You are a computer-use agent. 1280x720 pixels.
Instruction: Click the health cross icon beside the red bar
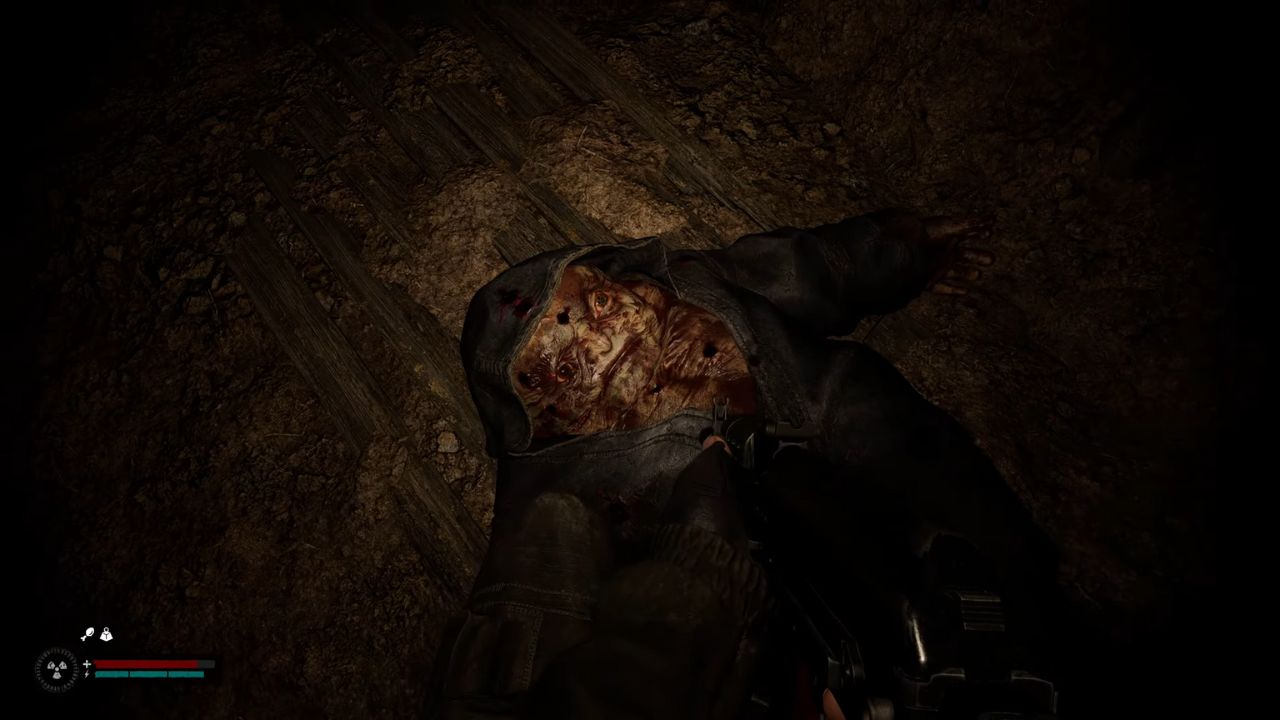[86, 663]
